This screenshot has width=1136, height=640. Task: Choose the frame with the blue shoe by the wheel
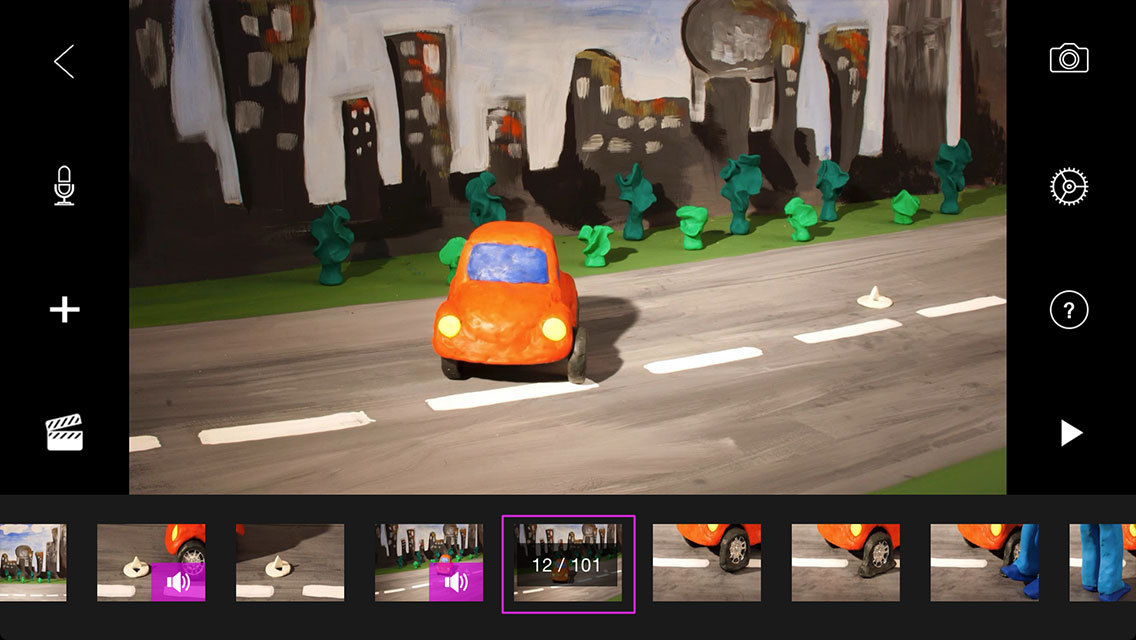(x=984, y=563)
